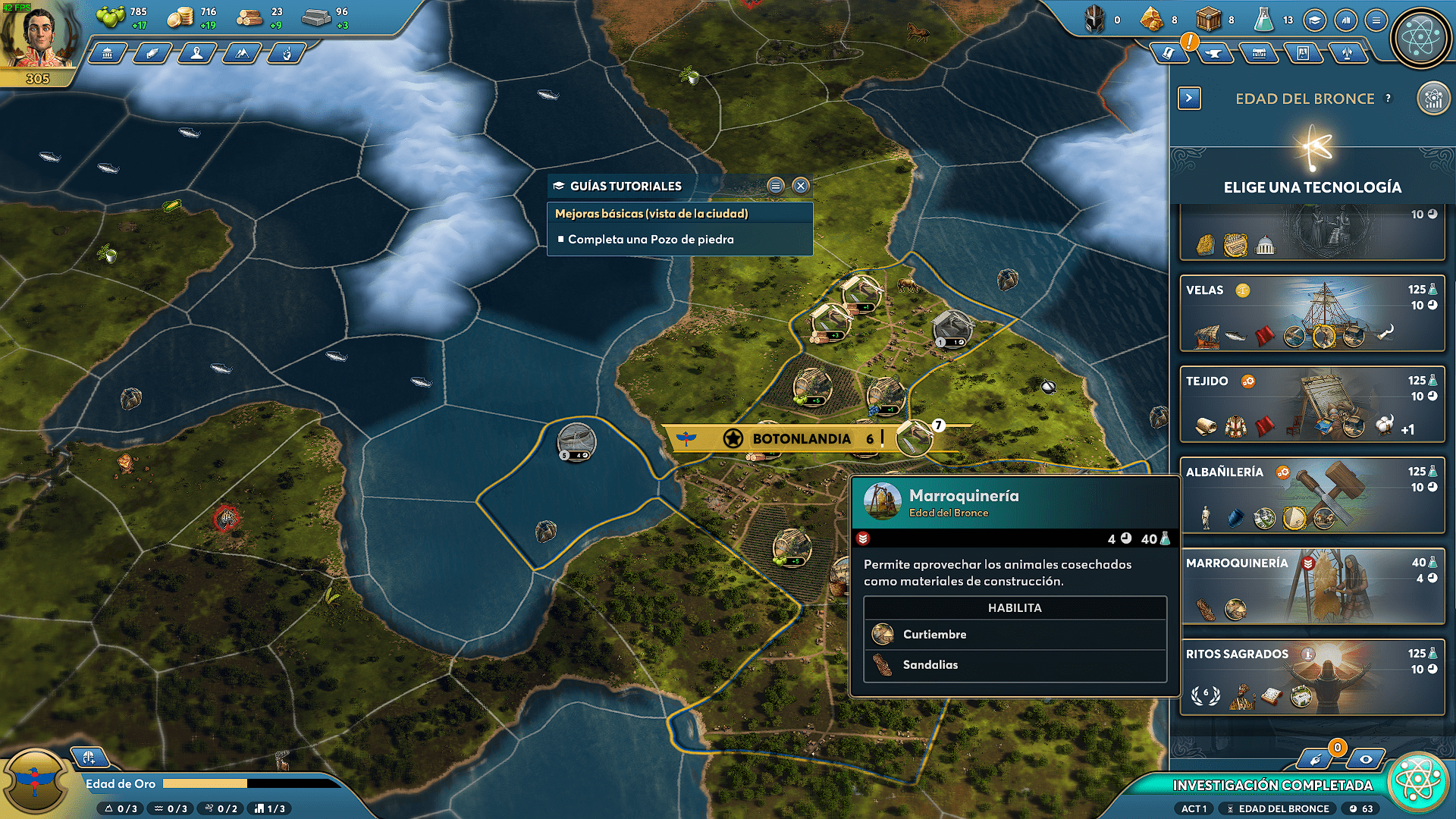Open the technology tree overview round button

(1432, 99)
